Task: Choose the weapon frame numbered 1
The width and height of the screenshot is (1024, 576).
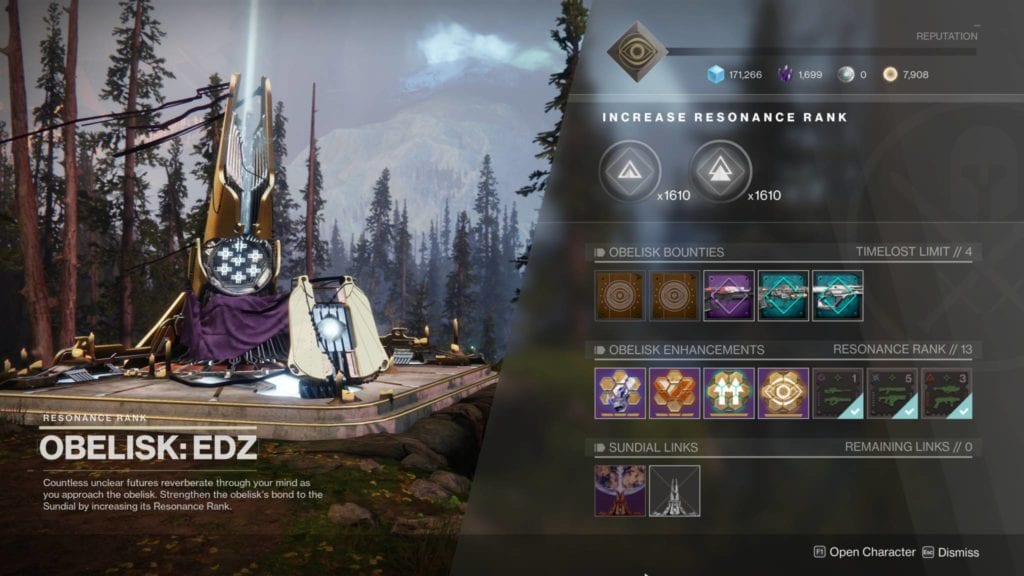Action: tap(837, 393)
